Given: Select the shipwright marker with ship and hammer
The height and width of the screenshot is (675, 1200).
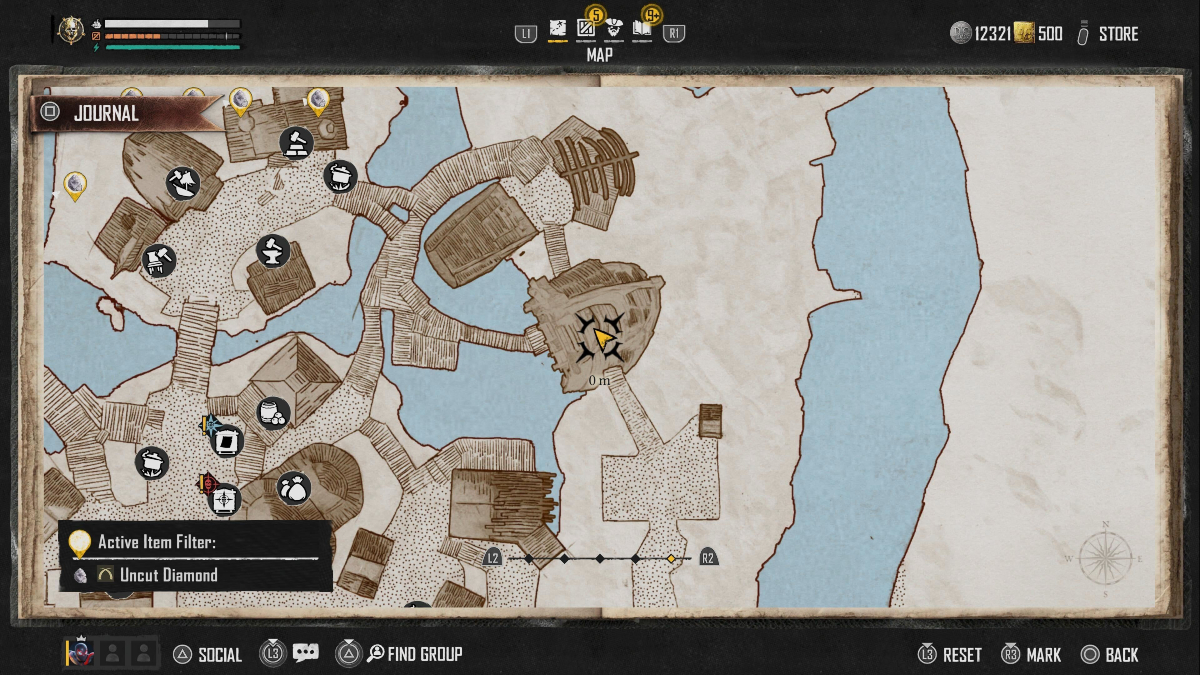Looking at the screenshot, I should pos(183,183).
